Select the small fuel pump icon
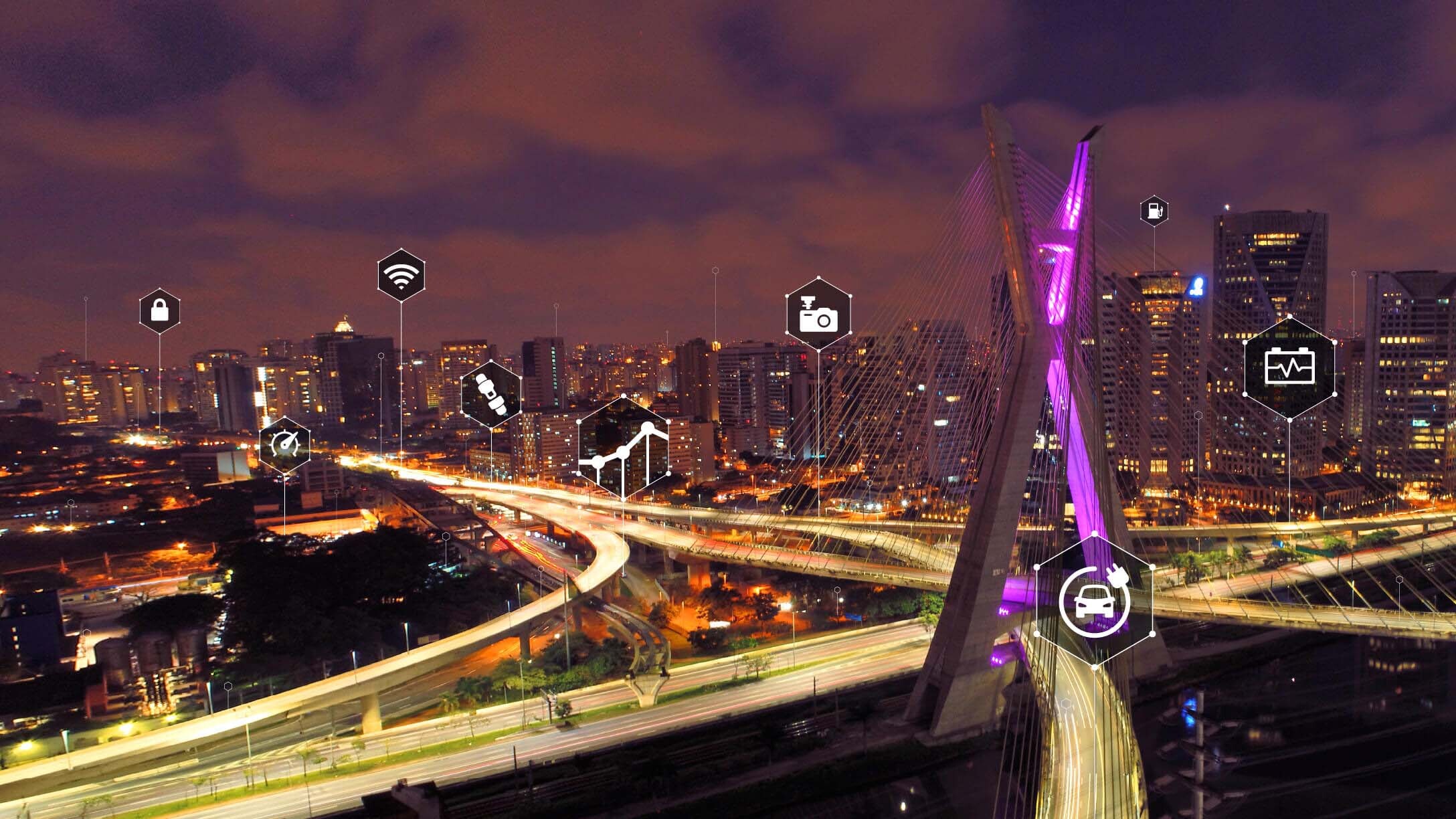The height and width of the screenshot is (819, 1456). [1154, 211]
